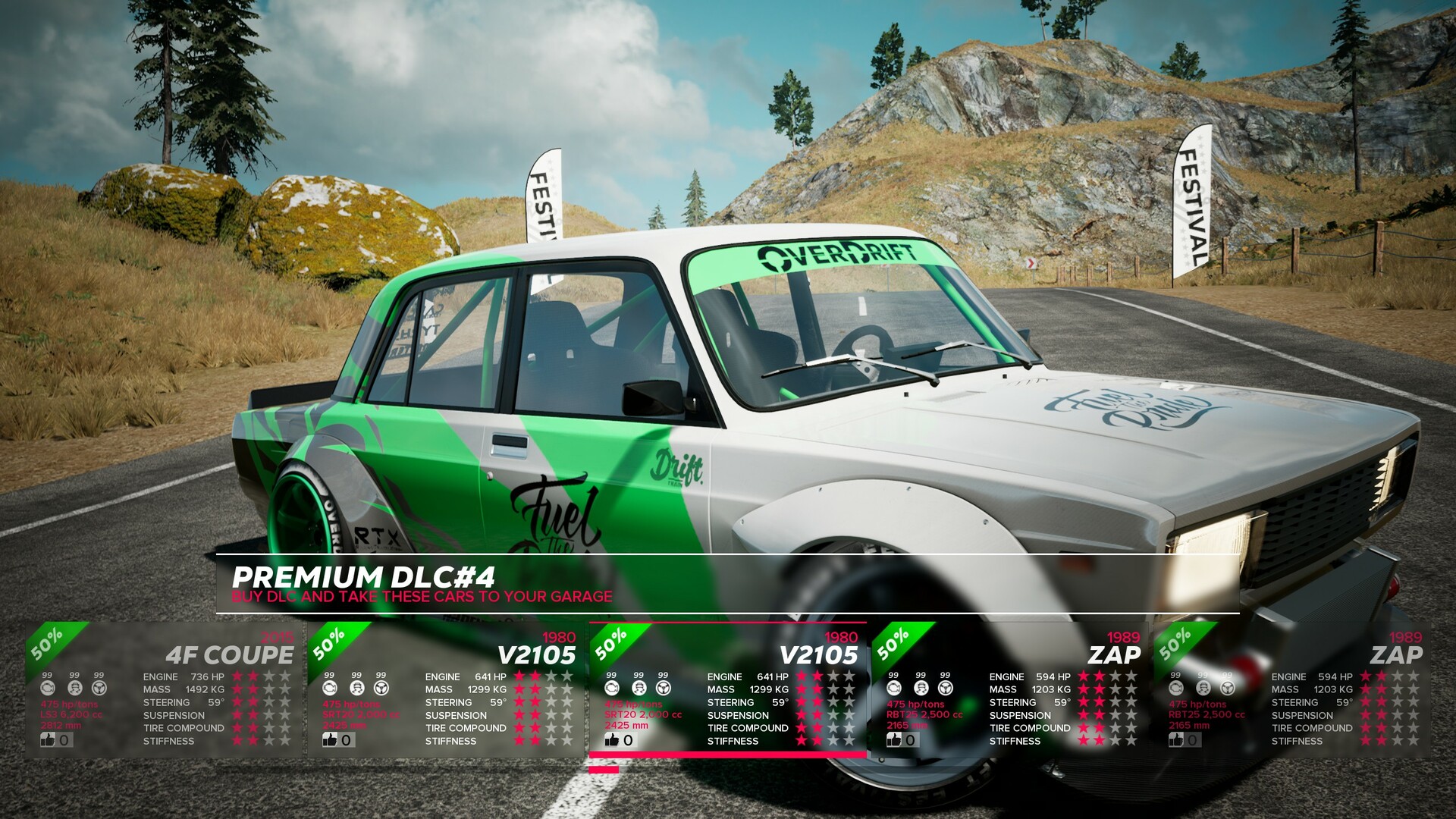Screen dimensions: 1456x819
Task: Click the helmet icon on the first V2105 card
Action: 356,687
